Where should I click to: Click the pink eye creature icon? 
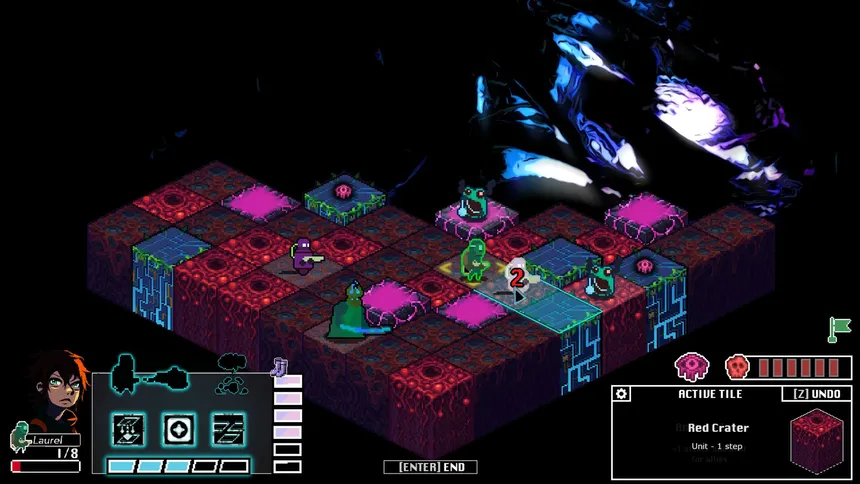(x=691, y=367)
